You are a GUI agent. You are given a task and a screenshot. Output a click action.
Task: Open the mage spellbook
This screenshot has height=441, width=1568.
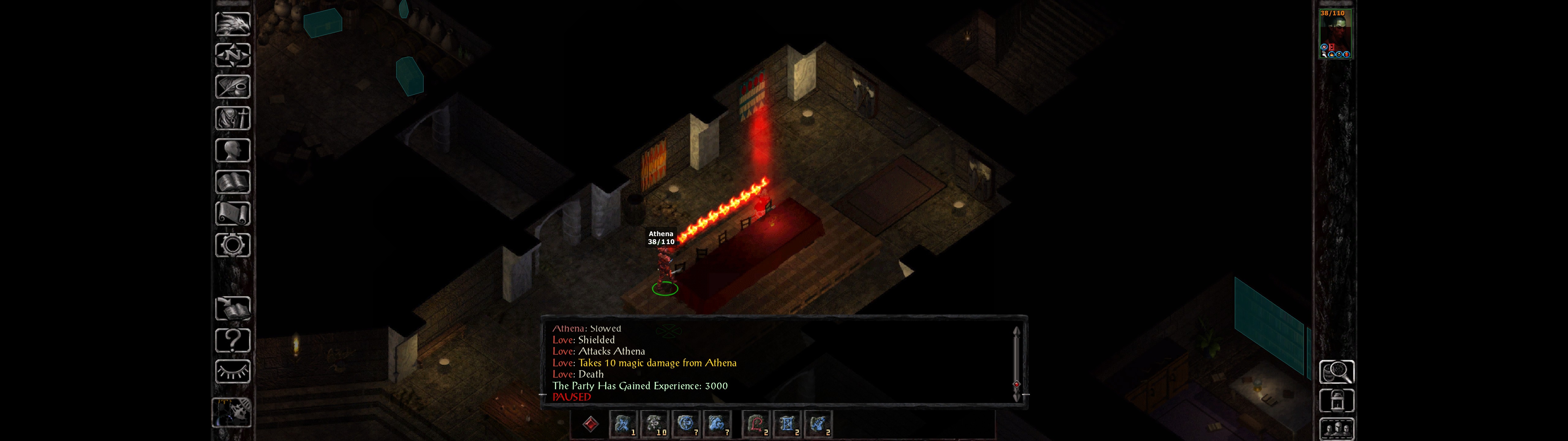coord(232,182)
